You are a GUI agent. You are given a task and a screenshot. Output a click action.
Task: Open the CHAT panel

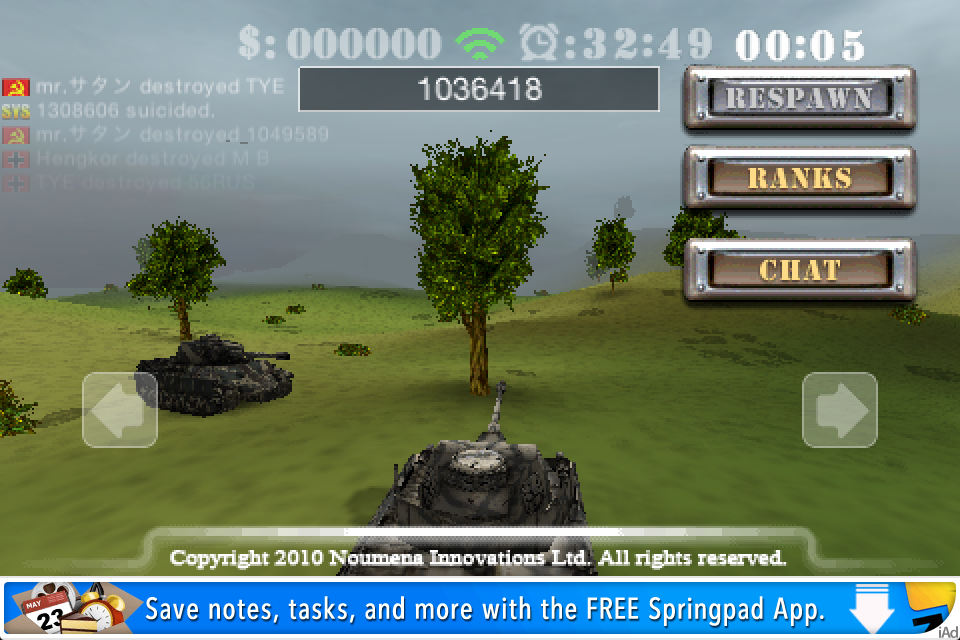[x=799, y=270]
